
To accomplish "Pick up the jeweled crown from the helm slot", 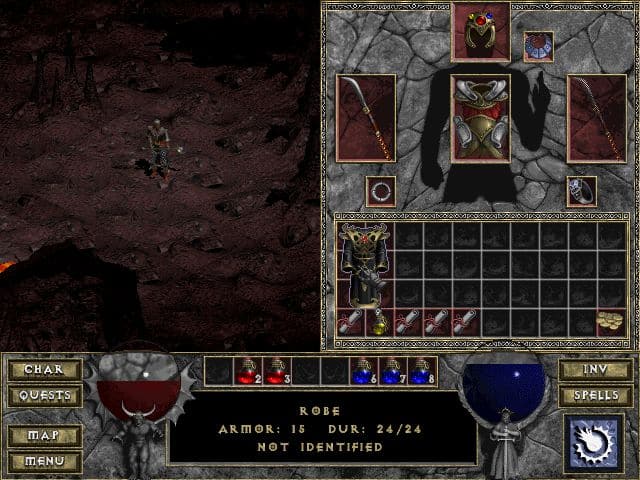I will pyautogui.click(x=480, y=32).
